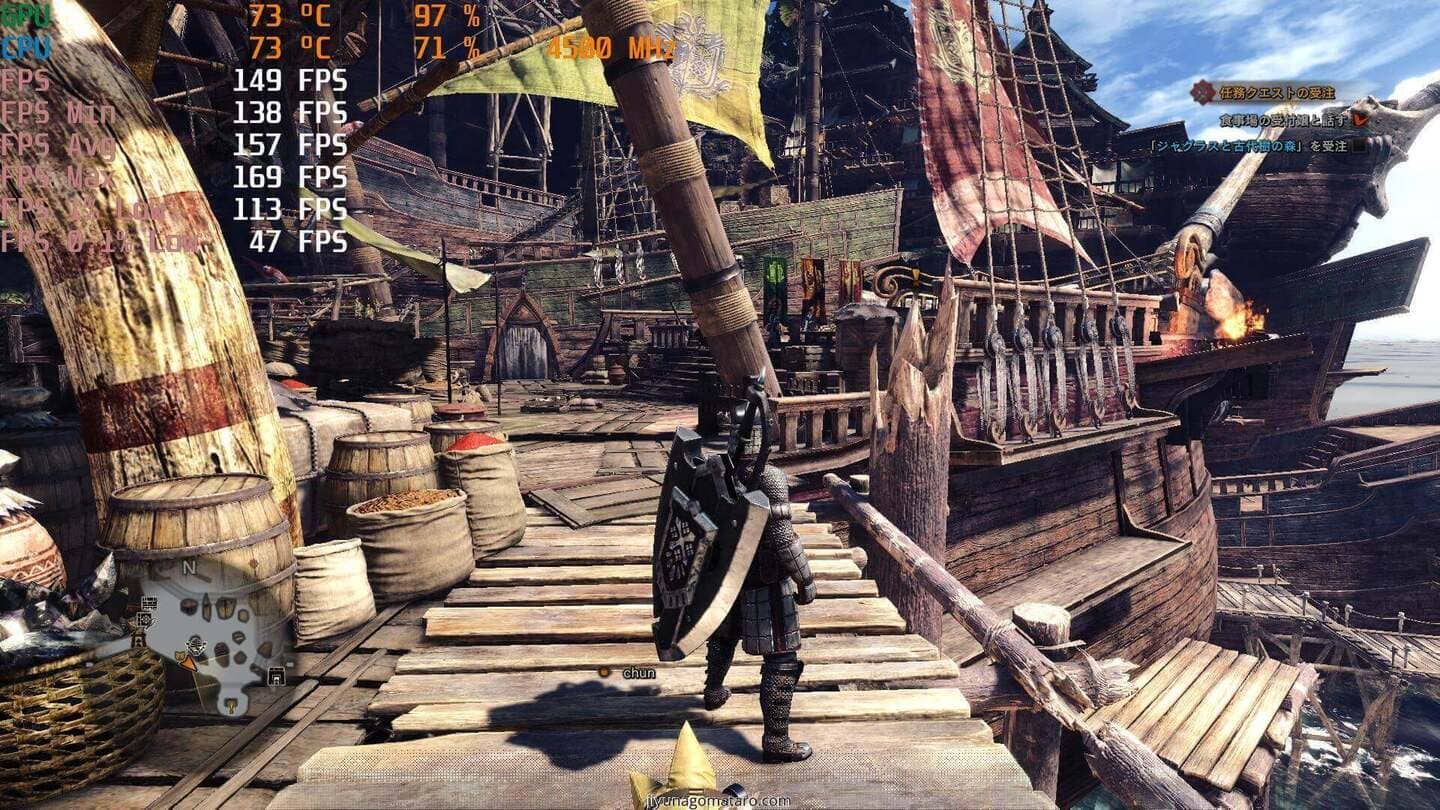1440x810 pixels.
Task: Select the cat face icon near minimap center
Action: [180, 654]
